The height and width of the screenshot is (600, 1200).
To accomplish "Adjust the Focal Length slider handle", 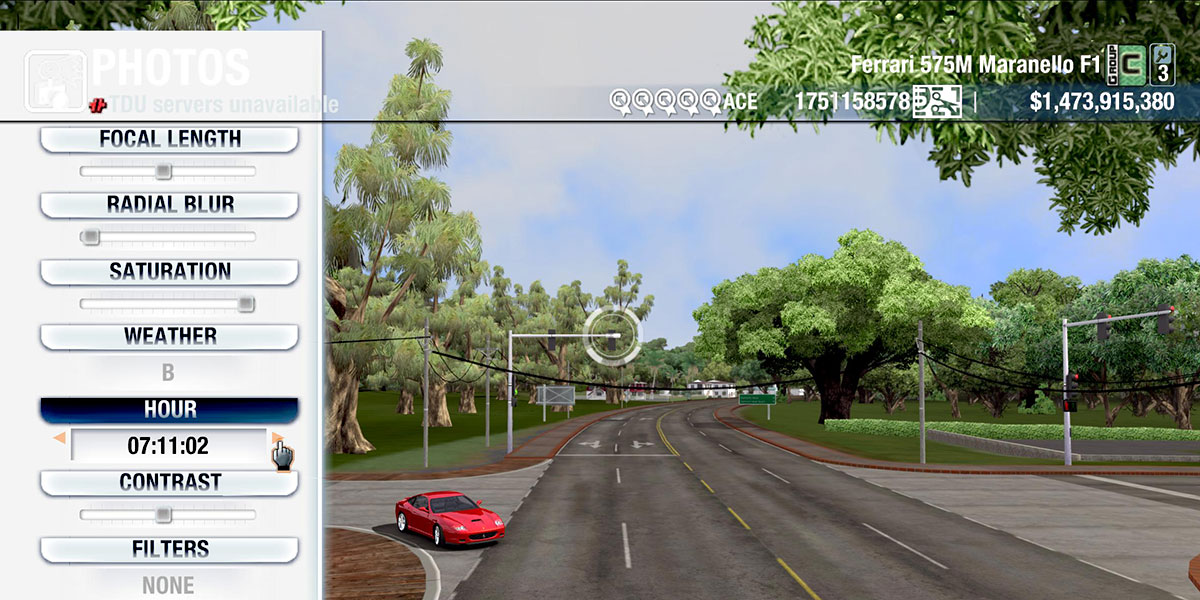I will 163,171.
